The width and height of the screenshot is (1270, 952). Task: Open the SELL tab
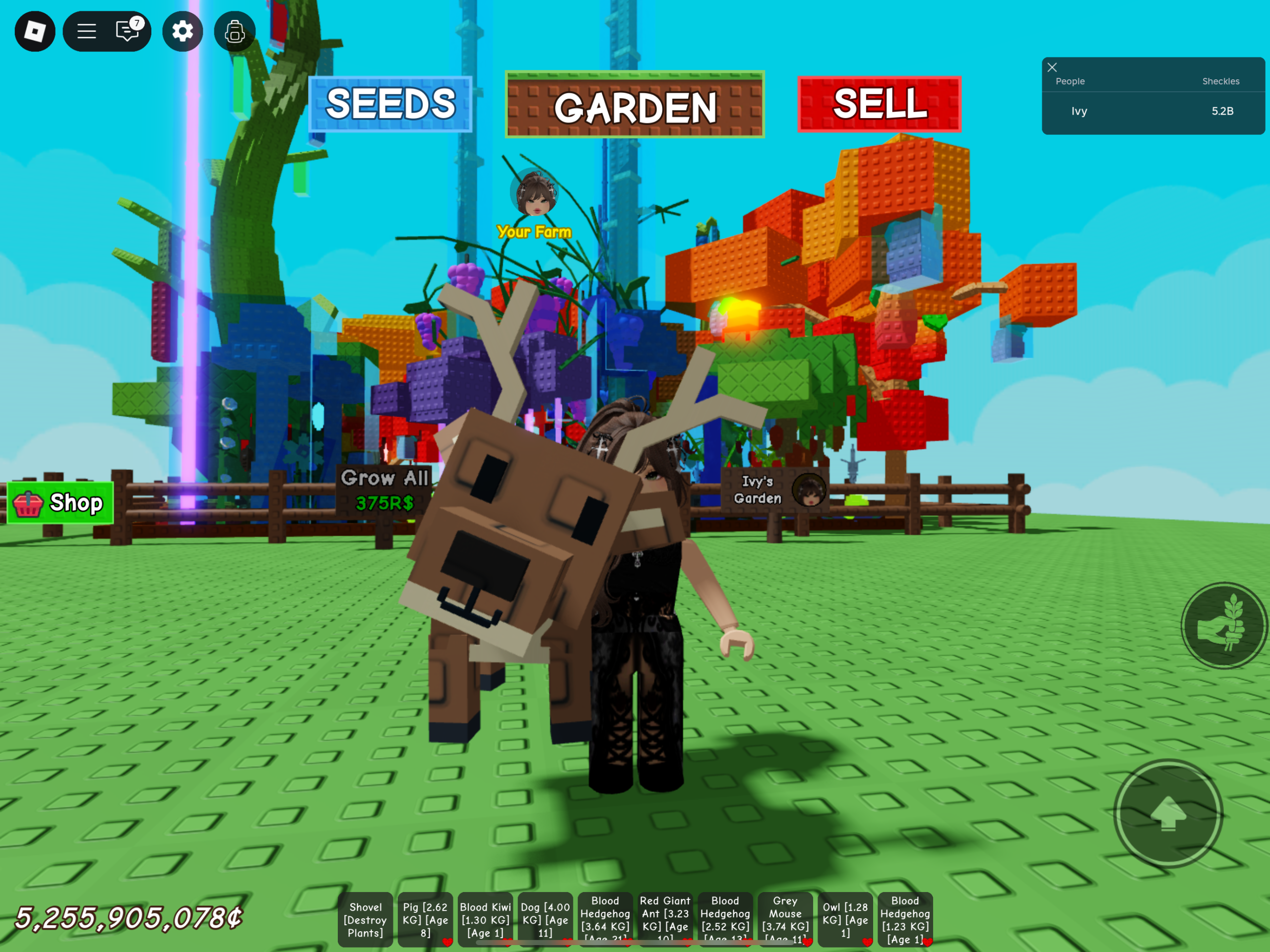(879, 106)
